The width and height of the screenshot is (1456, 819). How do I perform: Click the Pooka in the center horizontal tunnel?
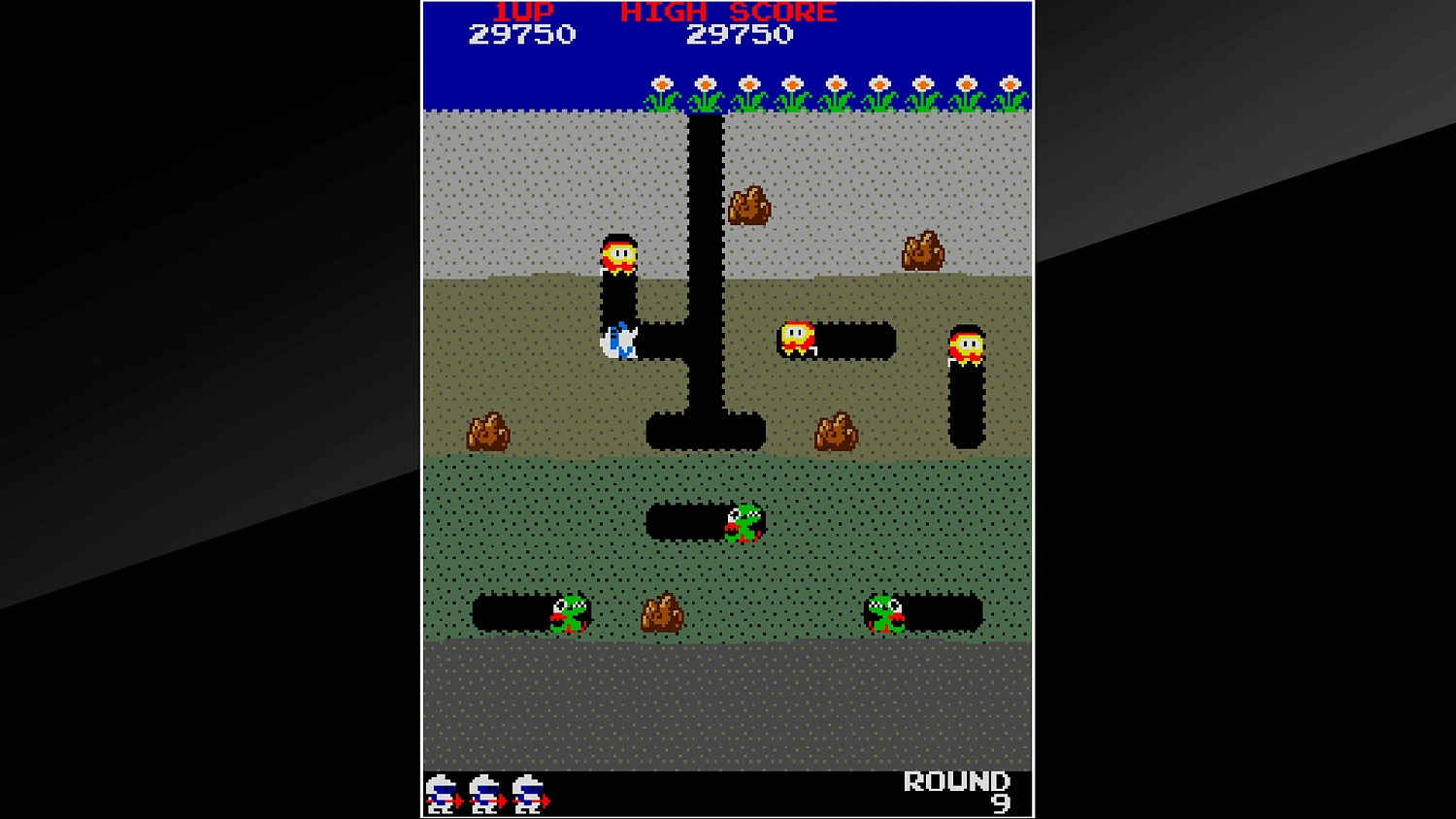tap(798, 340)
